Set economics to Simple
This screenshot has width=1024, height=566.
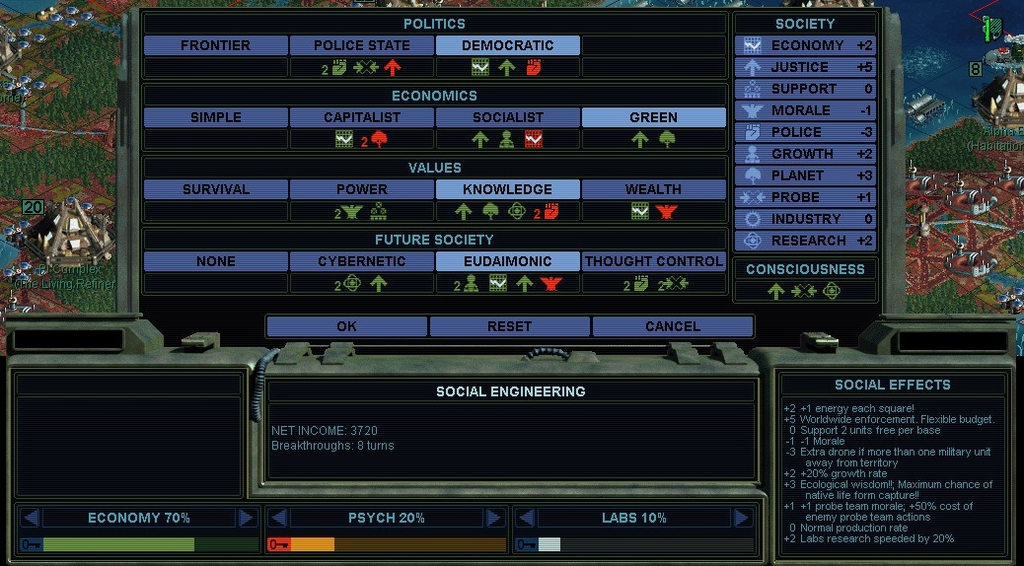pyautogui.click(x=216, y=117)
